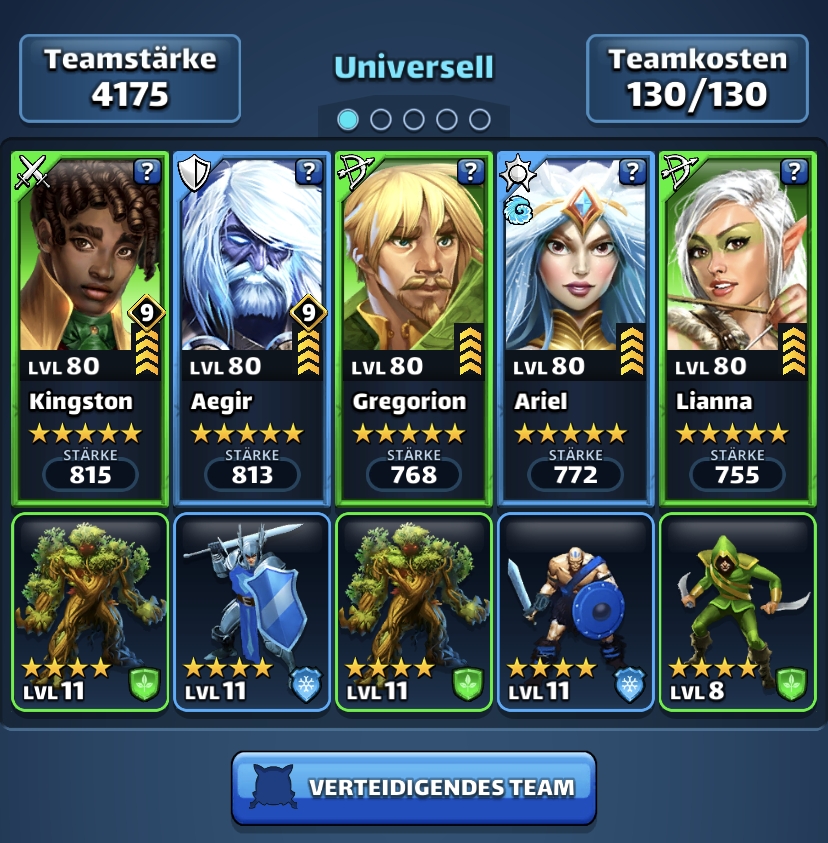Open the Teamkosten 130/130 panel
The image size is (828, 843).
[x=697, y=78]
